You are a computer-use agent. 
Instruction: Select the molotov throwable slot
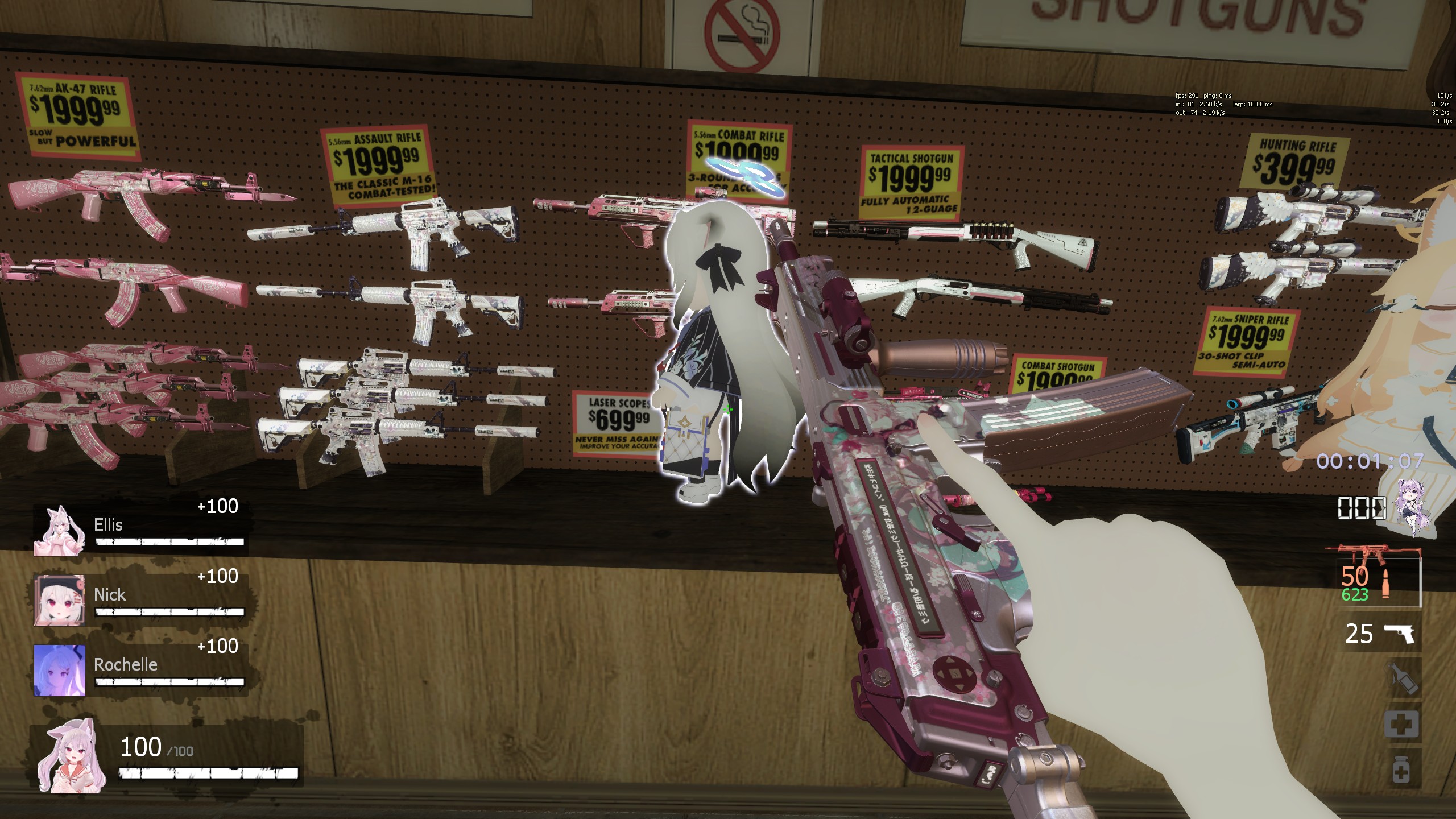pyautogui.click(x=1401, y=679)
